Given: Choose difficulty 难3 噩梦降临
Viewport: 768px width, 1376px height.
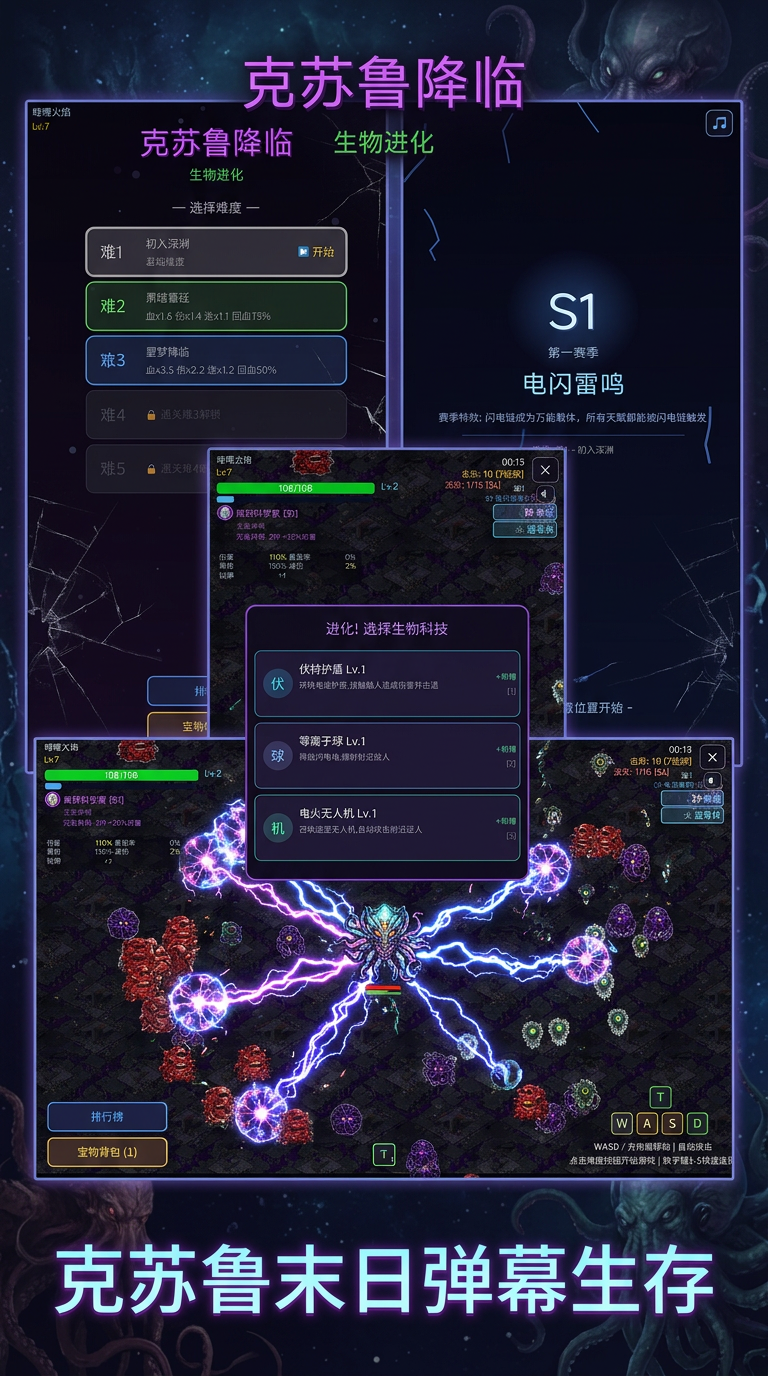Looking at the screenshot, I should (x=216, y=360).
